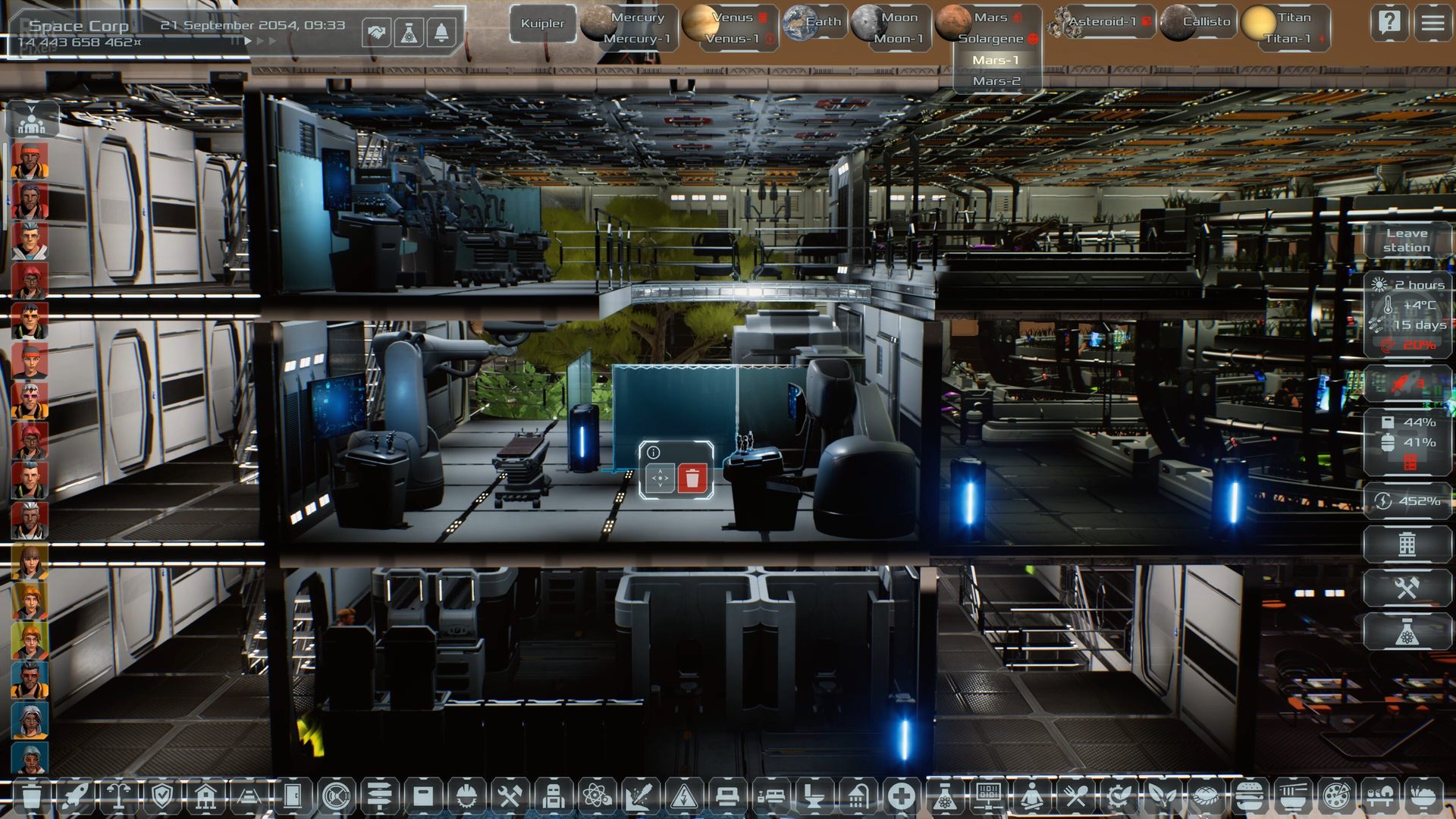Select the burger food build category
Screen dimensions: 1456x819
(x=1247, y=796)
